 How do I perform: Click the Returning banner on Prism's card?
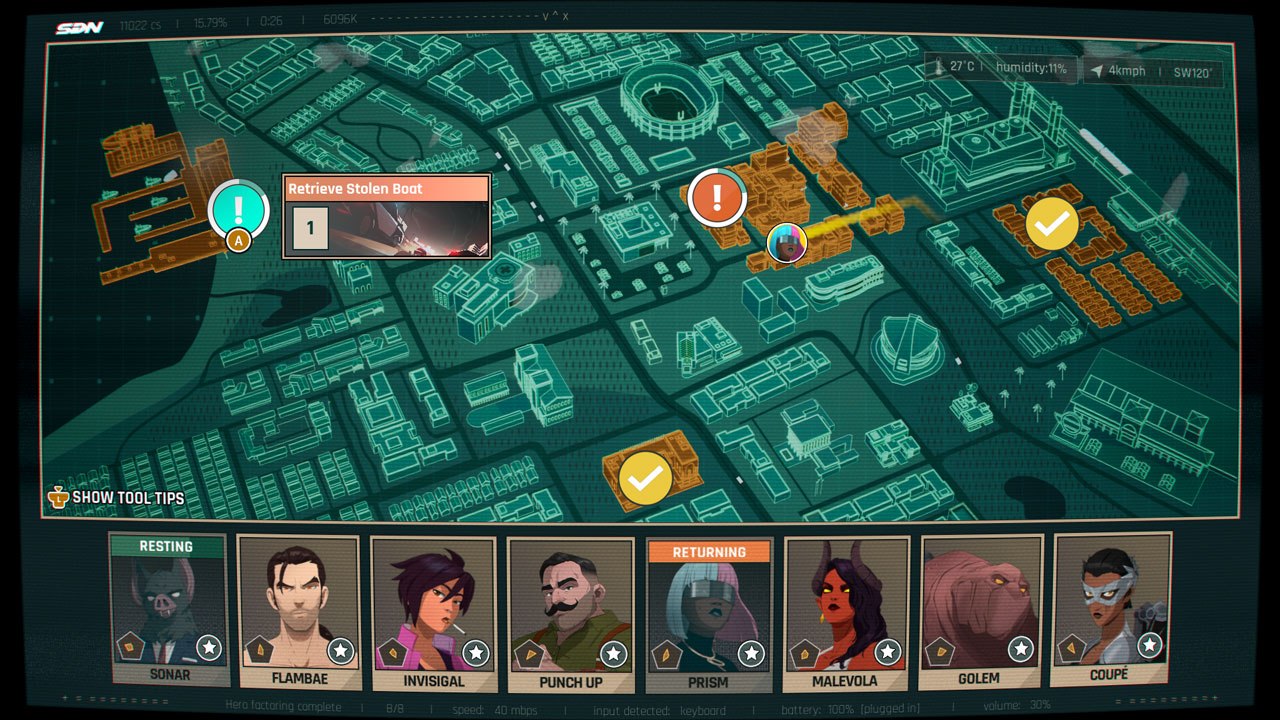pyautogui.click(x=710, y=551)
